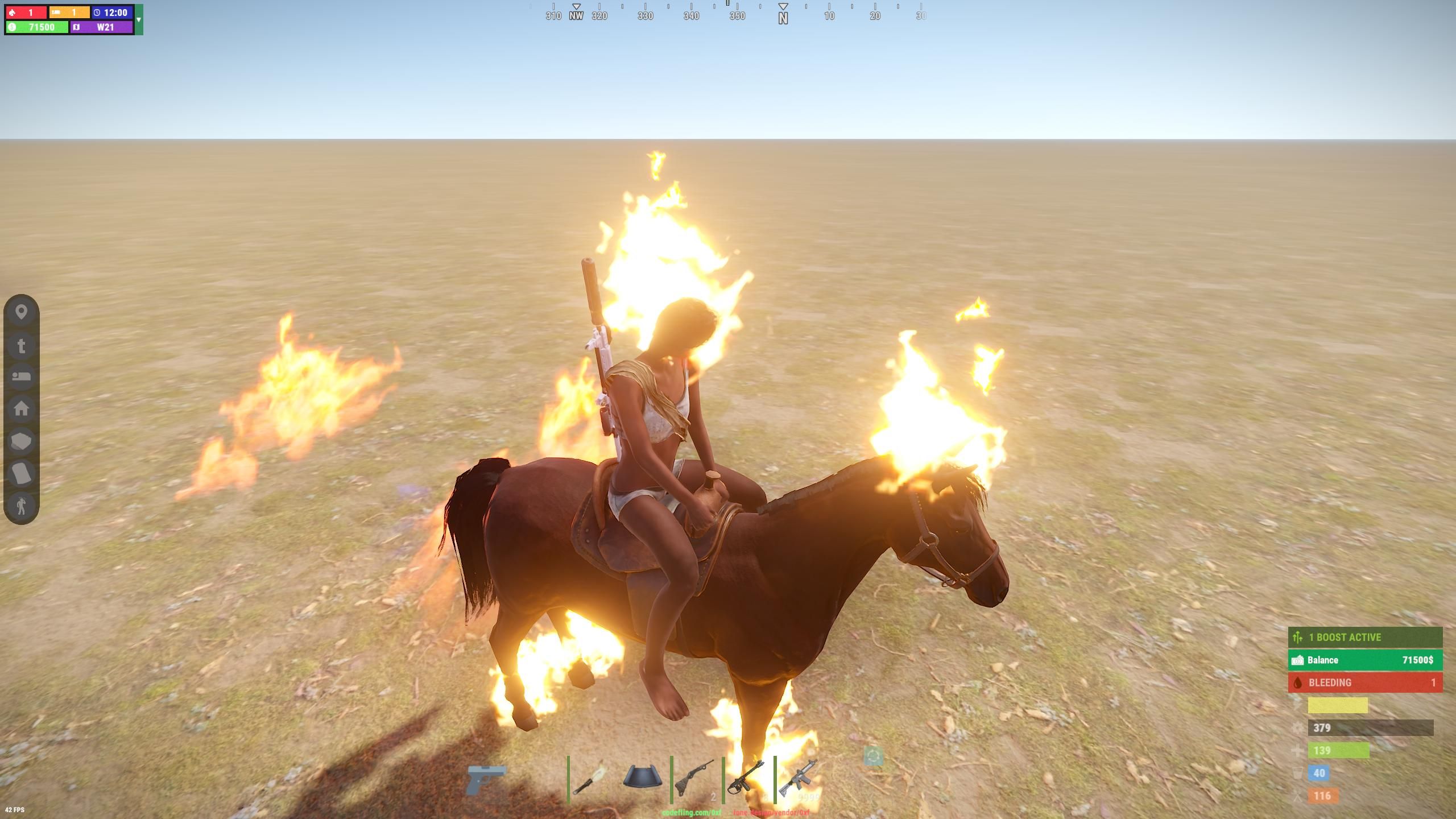
Task: Click the stone block sidebar button
Action: tap(22, 441)
